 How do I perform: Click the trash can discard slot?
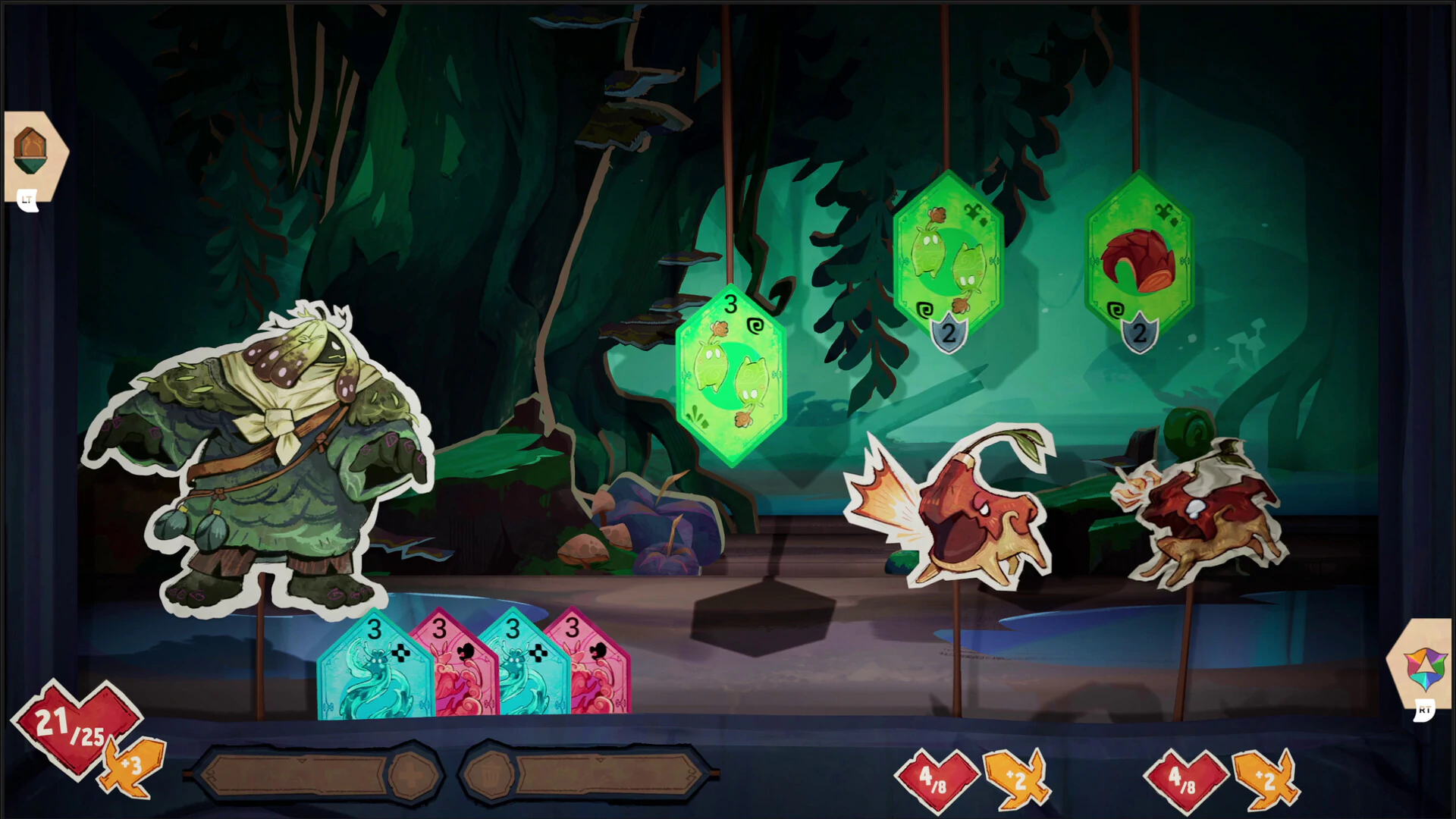(490, 775)
